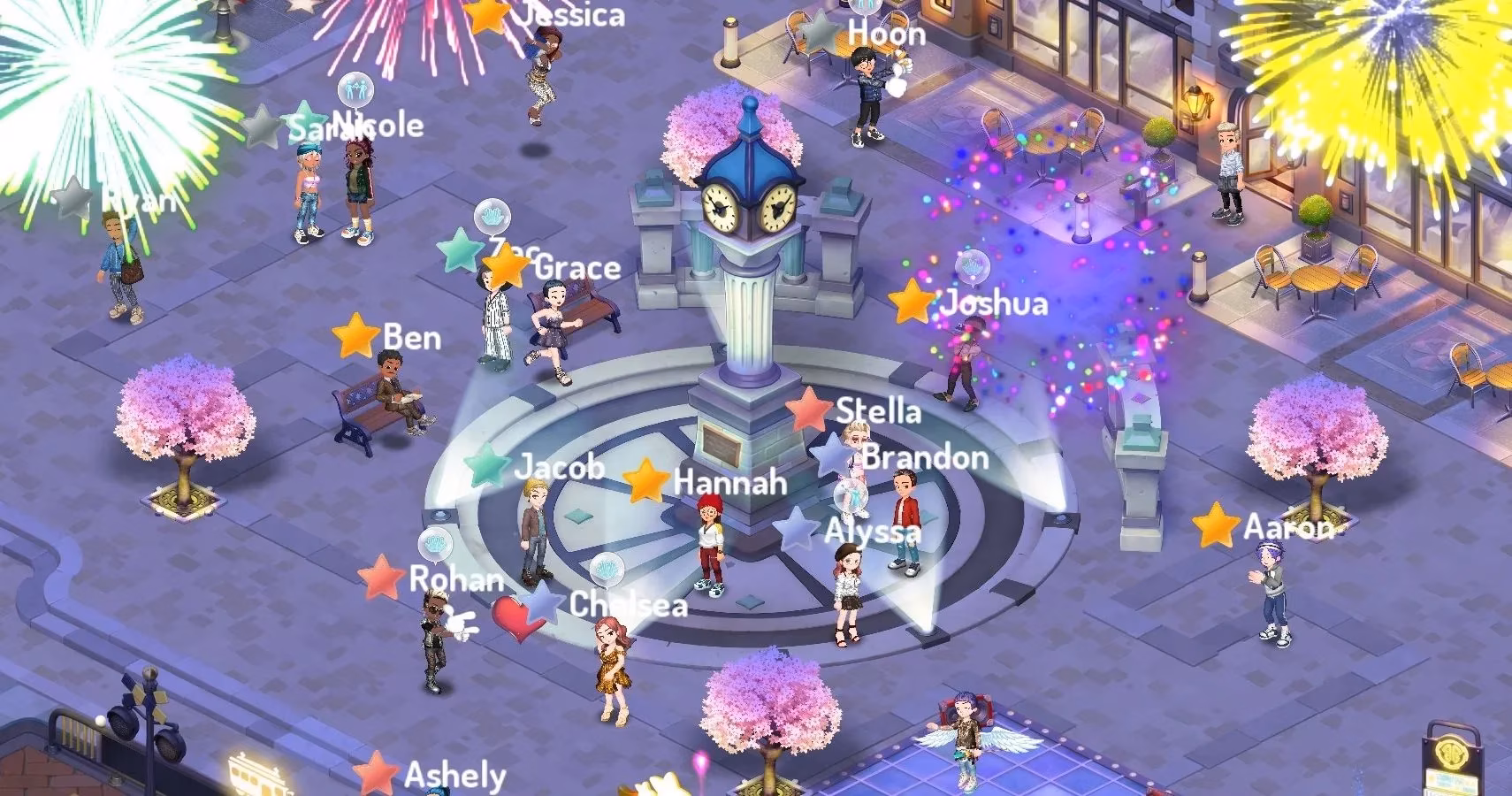Select Ben's name tag
Image resolution: width=1512 pixels, height=796 pixels.
411,337
